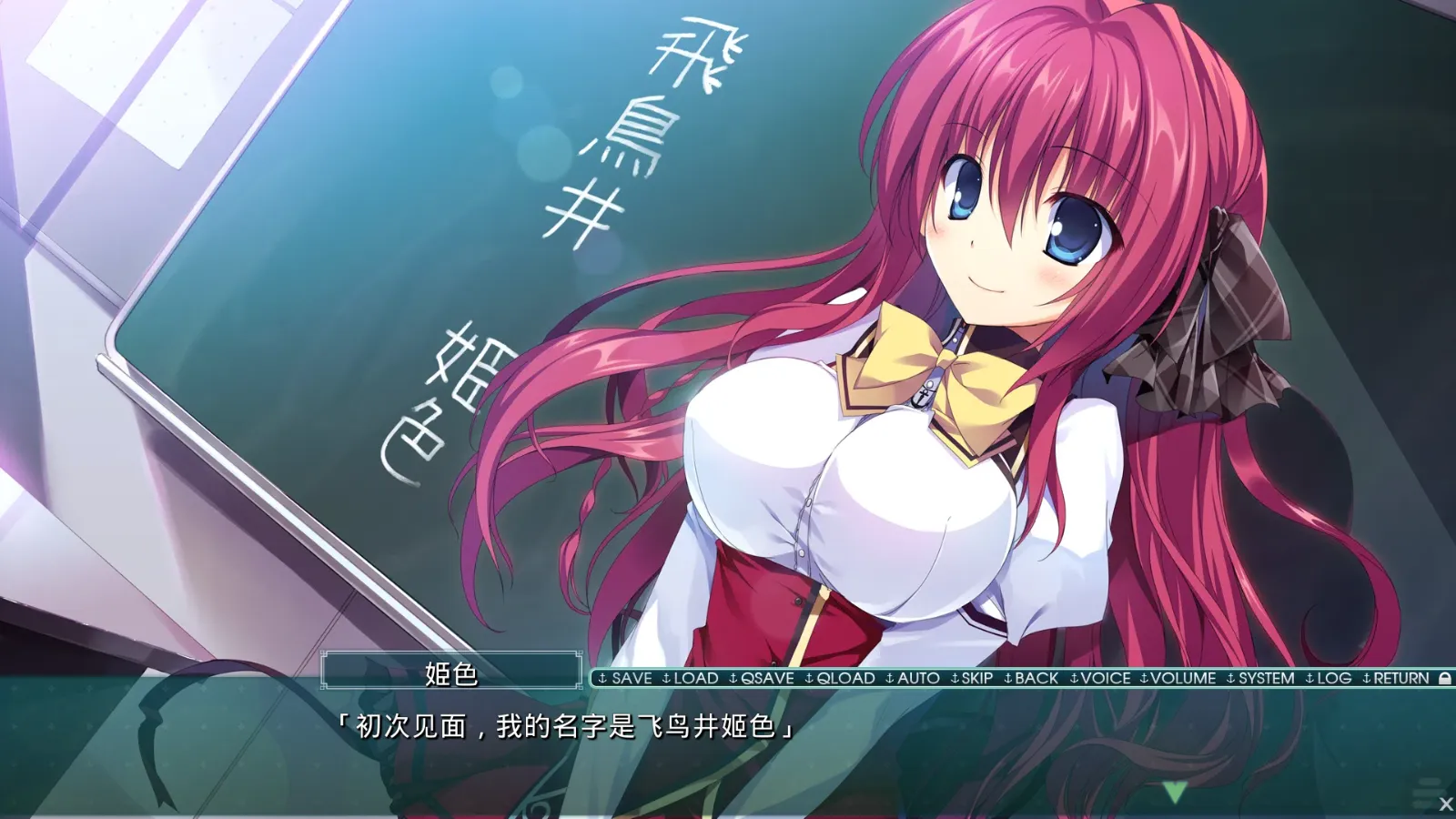
Task: Click the anchor icon beside LOG
Action: tap(1308, 679)
